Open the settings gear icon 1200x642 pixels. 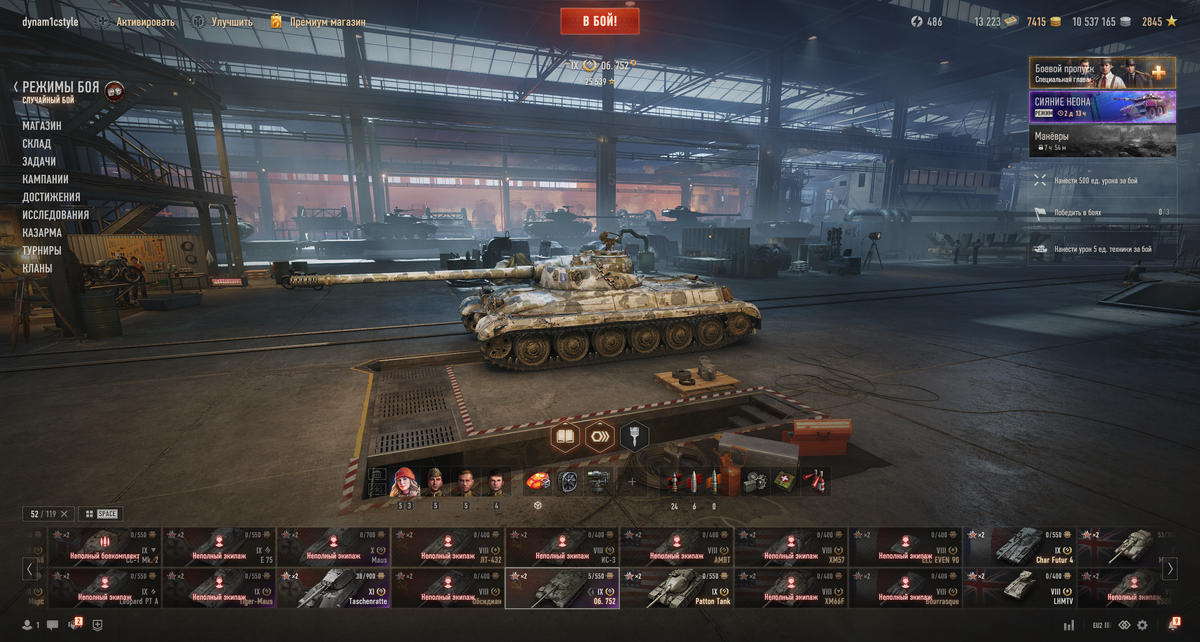click(x=1141, y=625)
